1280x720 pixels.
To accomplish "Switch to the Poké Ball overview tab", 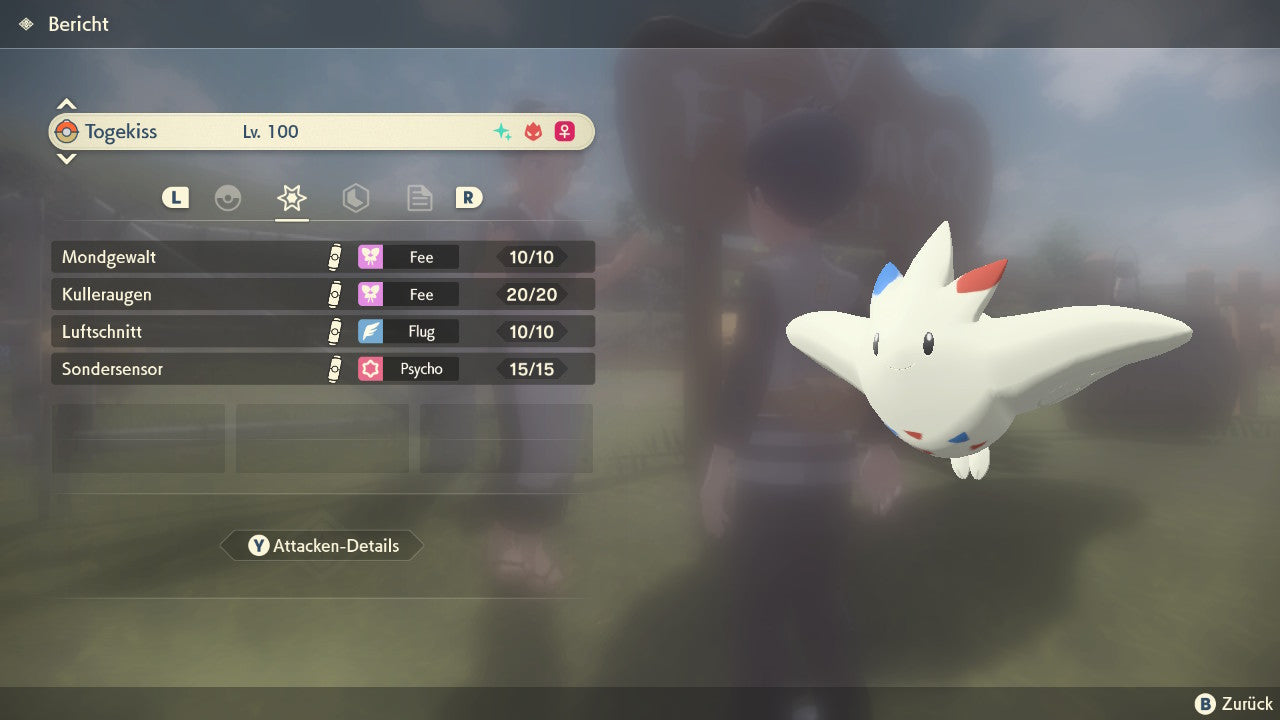I will click(228, 198).
